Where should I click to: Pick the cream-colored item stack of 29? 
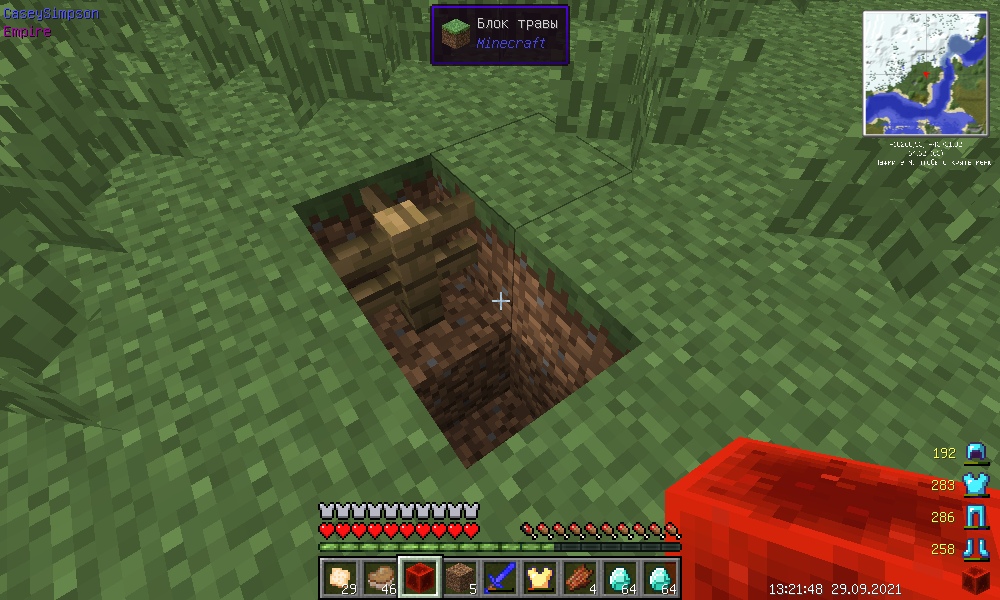tap(339, 577)
